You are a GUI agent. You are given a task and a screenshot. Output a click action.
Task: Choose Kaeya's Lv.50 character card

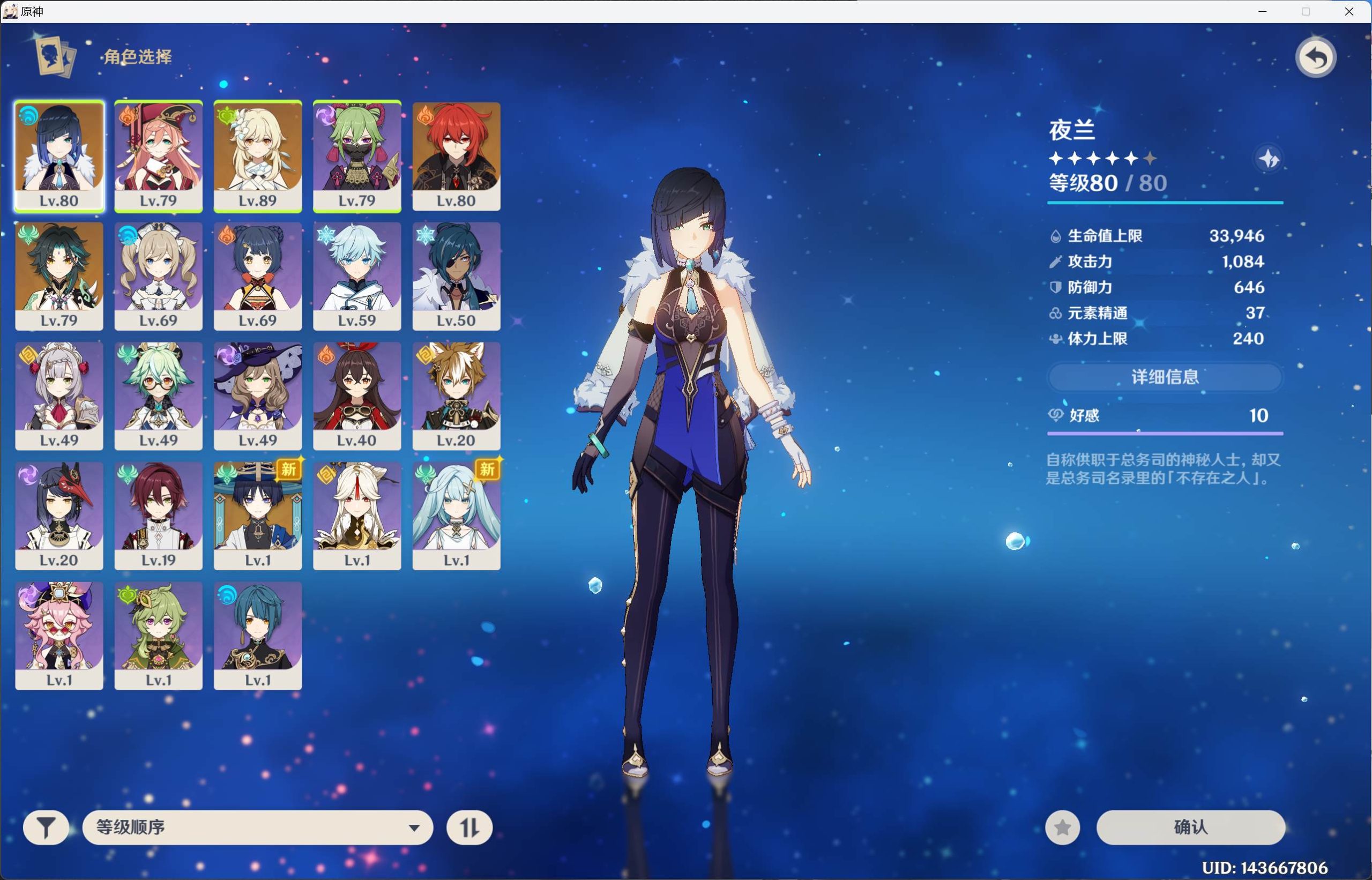[456, 275]
